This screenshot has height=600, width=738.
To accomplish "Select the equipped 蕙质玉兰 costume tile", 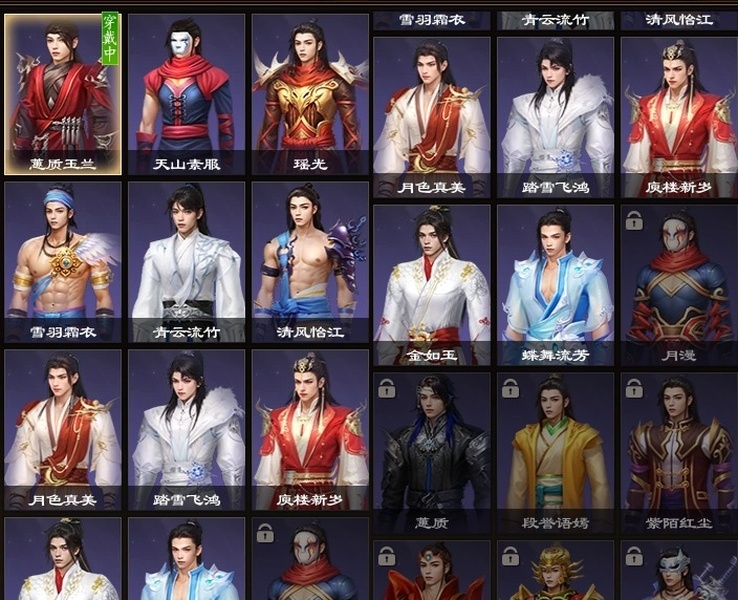I will 63,93.
